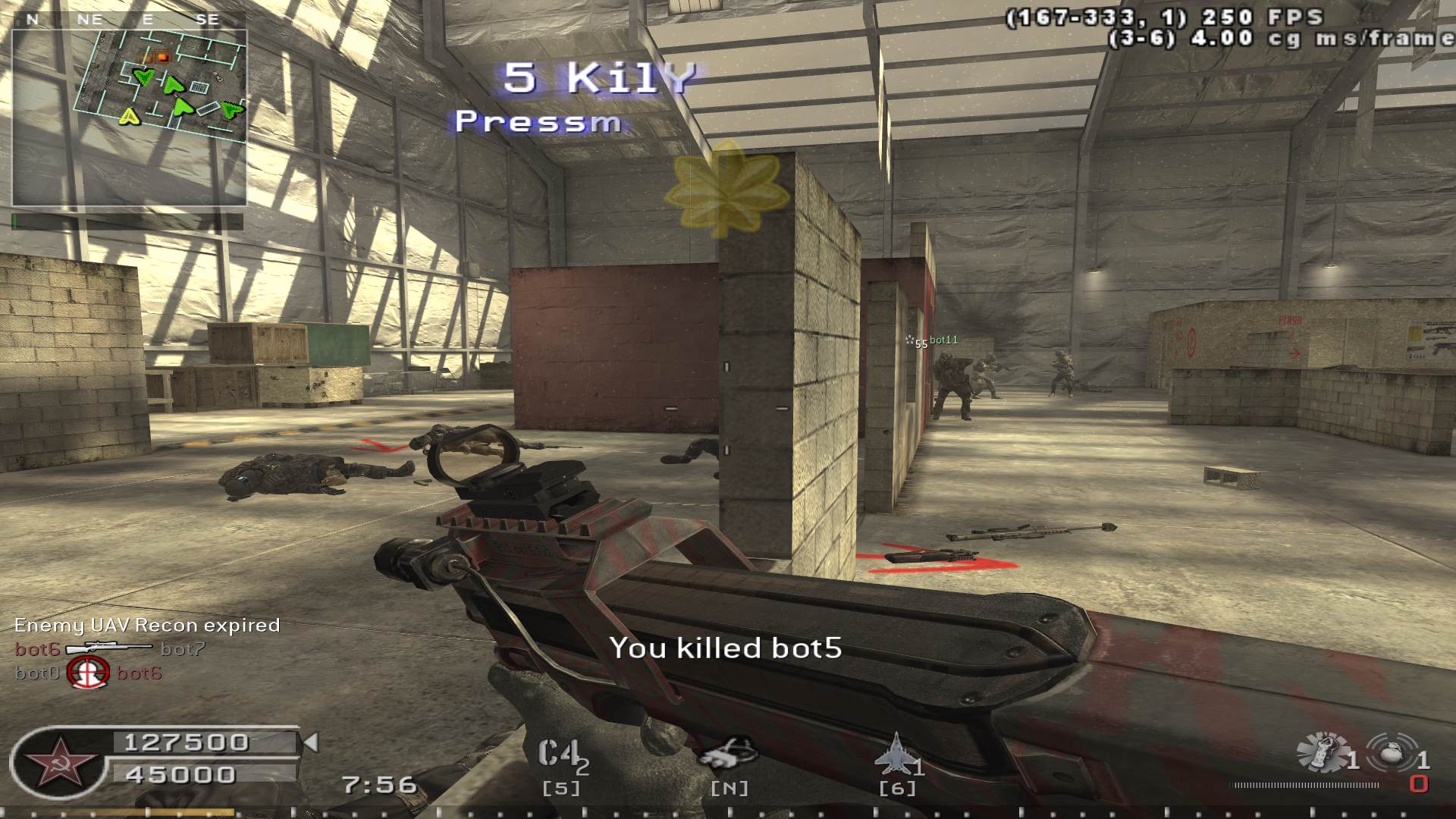Click the headshot icon in the killfeed
Viewport: 1456px width, 819px height.
89,673
